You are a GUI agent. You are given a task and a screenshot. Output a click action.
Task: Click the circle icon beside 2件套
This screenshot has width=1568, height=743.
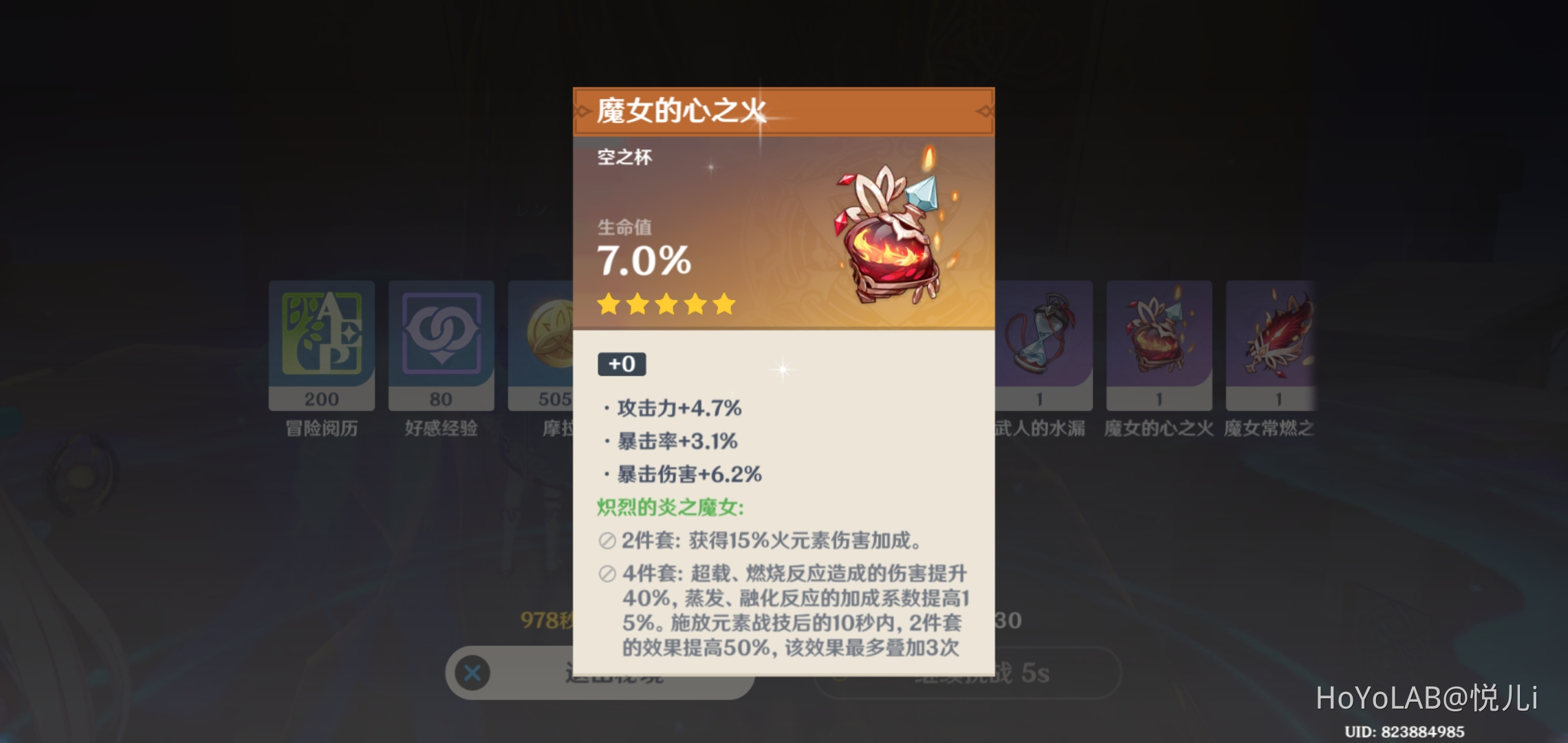point(605,542)
